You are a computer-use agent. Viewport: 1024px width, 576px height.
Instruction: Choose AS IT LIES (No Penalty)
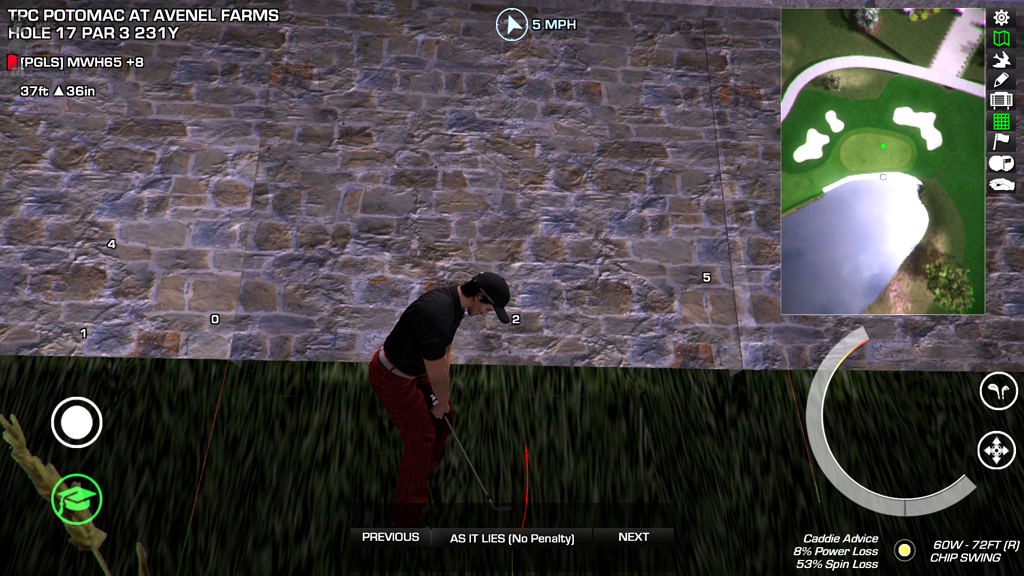point(512,538)
